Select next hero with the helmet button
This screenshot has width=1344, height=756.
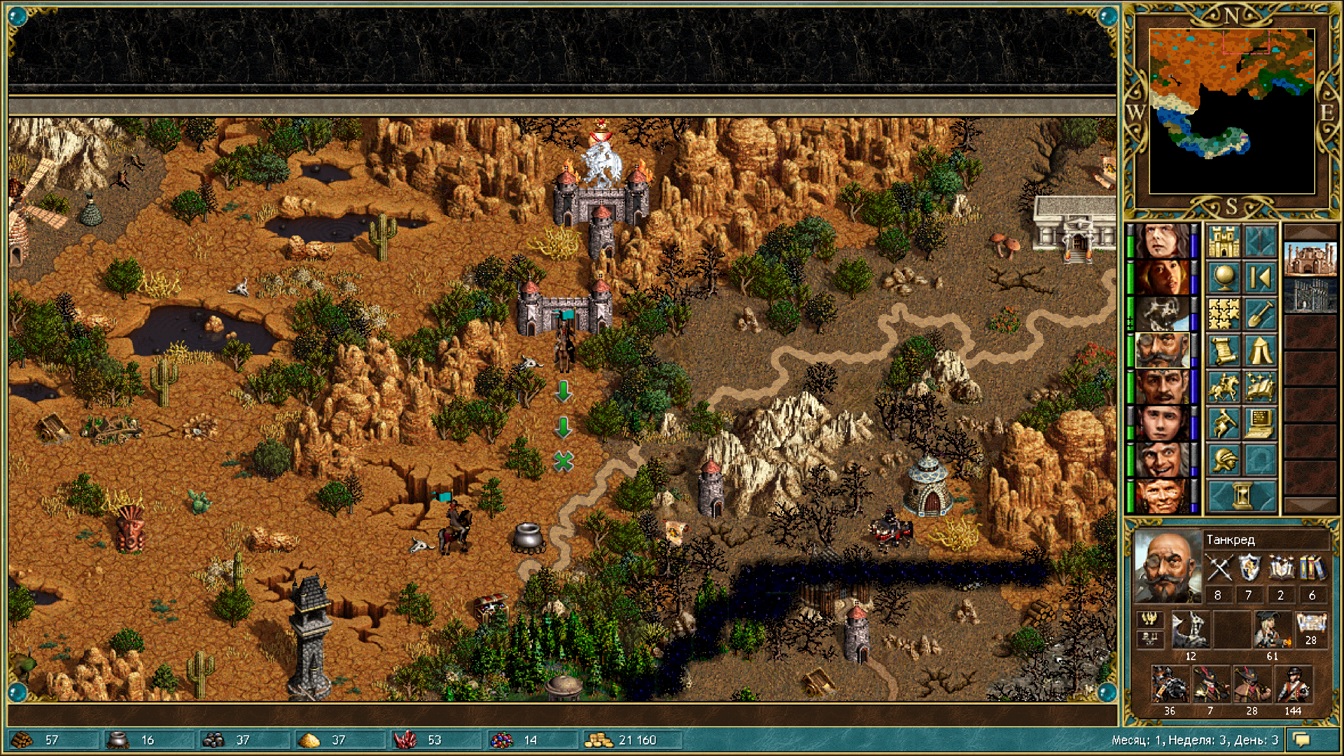click(1224, 459)
